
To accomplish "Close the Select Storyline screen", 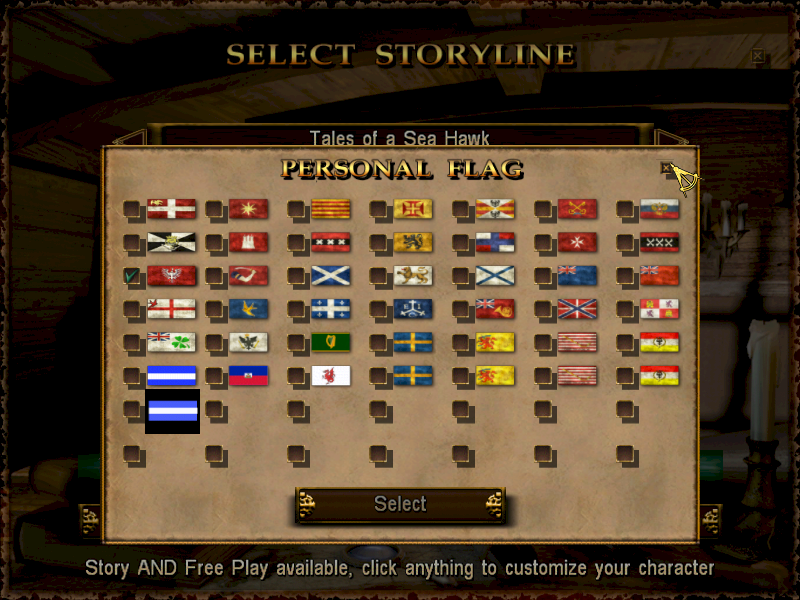I will coord(758,56).
